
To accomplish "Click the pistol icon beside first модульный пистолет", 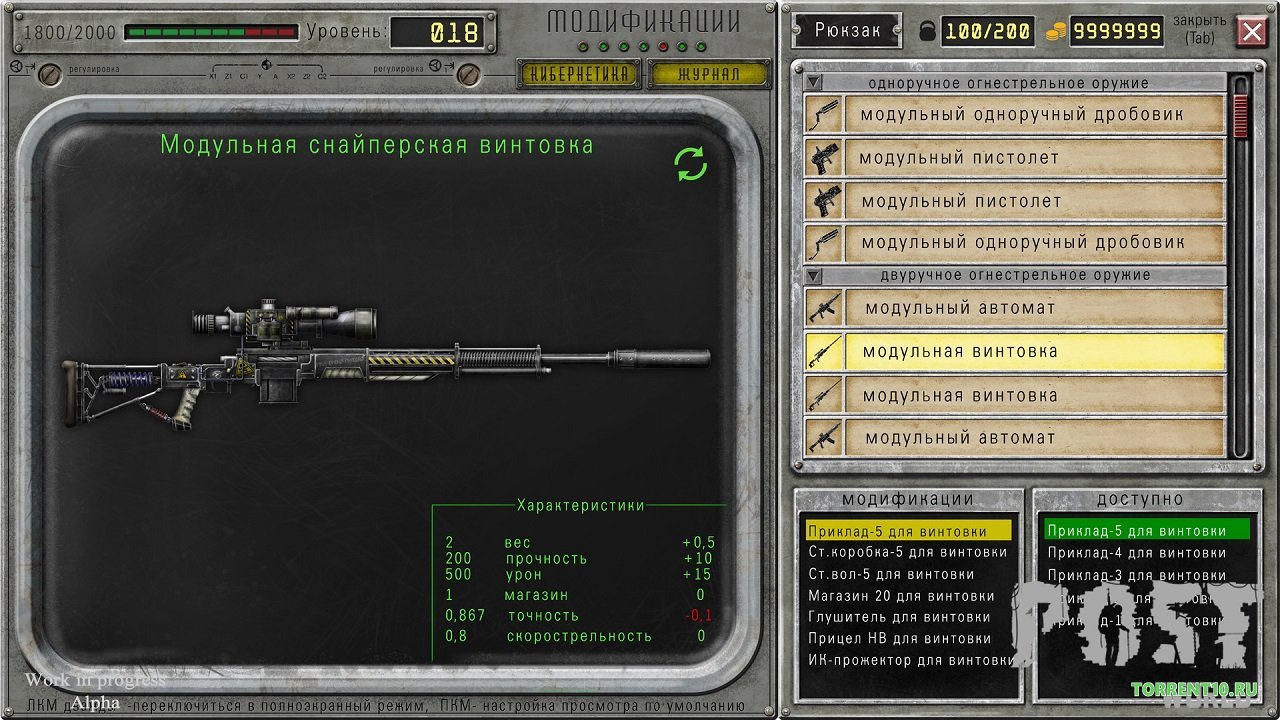I will [x=822, y=157].
